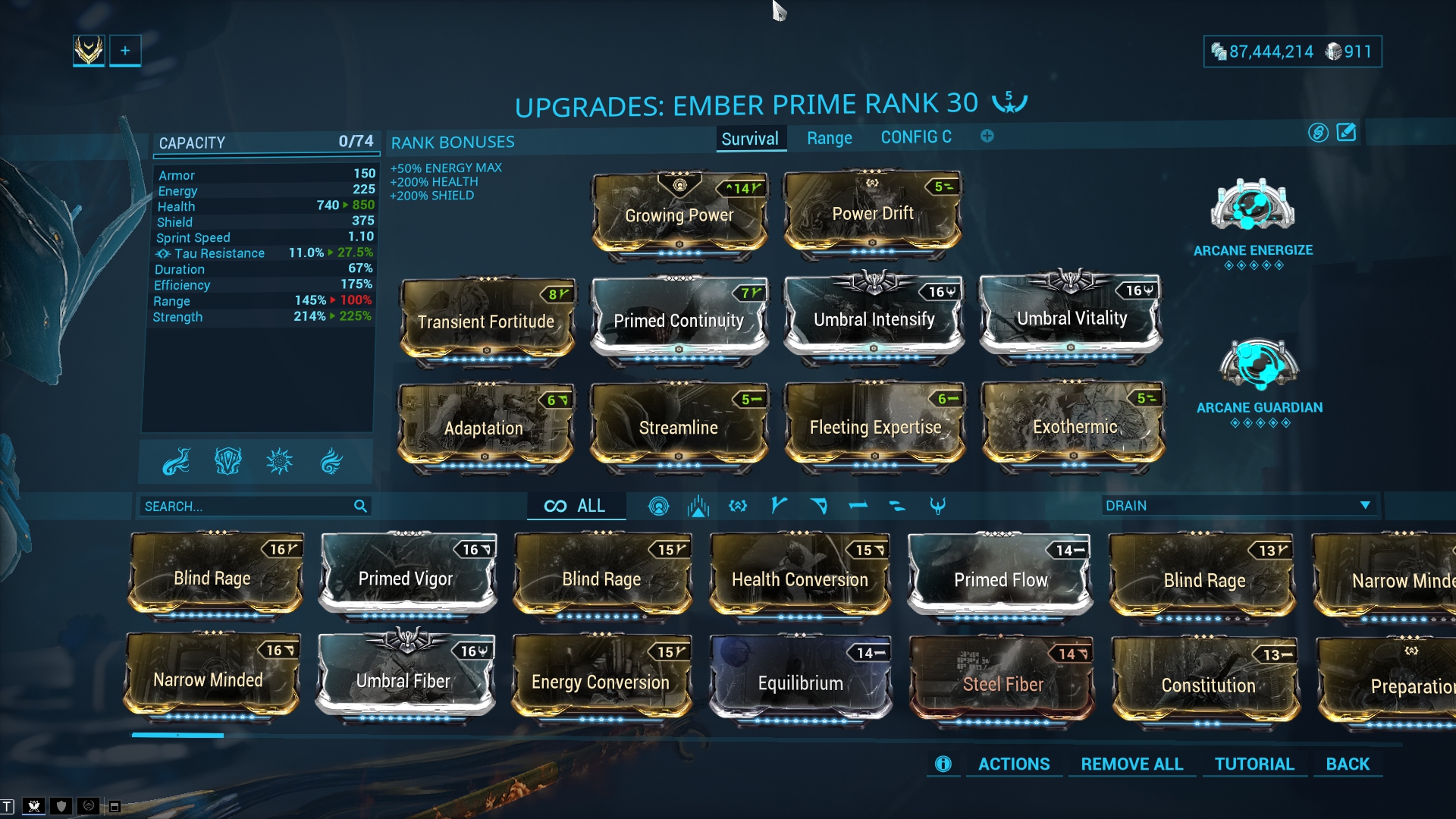
Task: Click REMOVE ALL mods button
Action: pos(1131,764)
